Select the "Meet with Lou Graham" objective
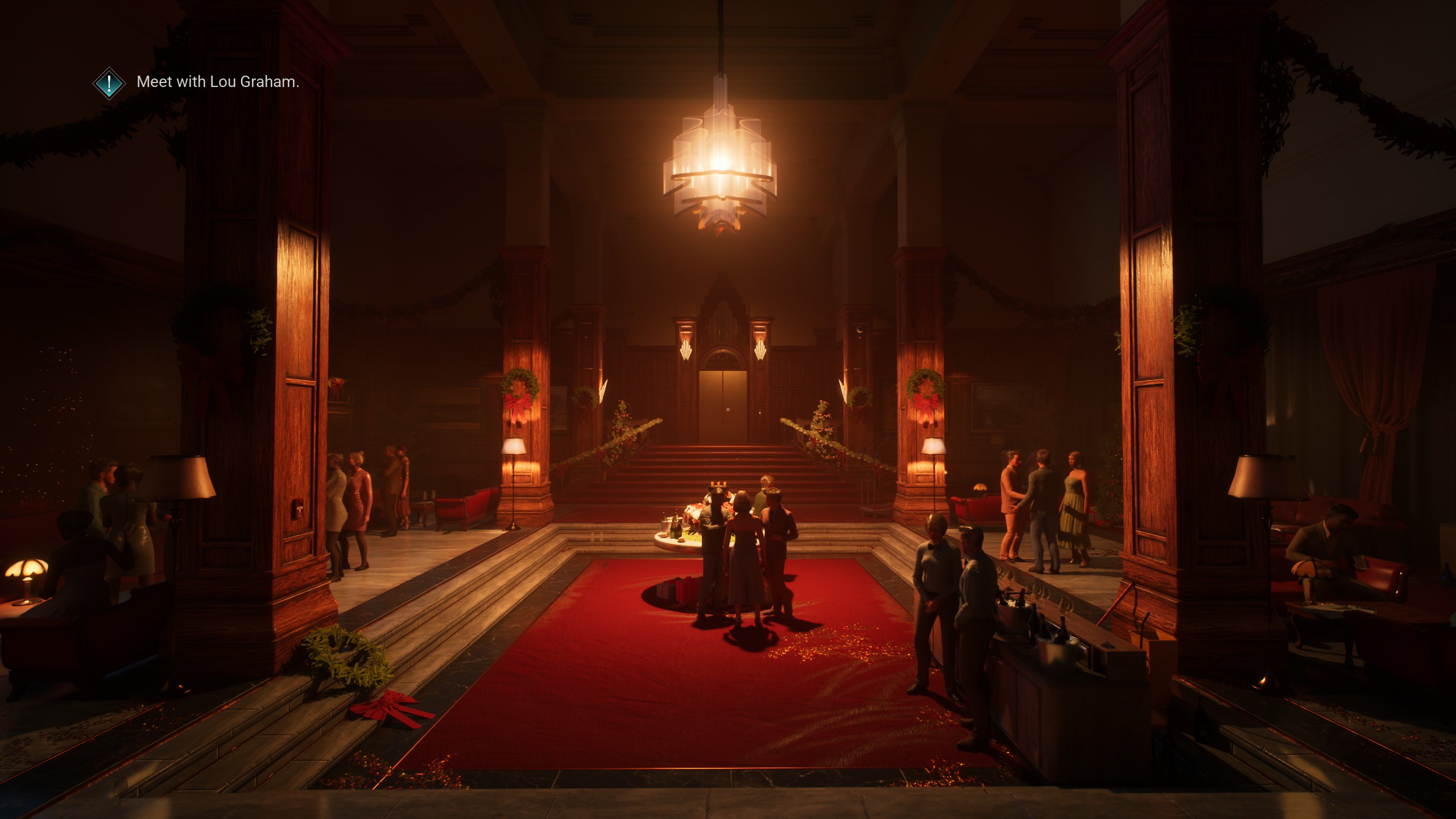Screen dimensions: 1456x819 pyautogui.click(x=218, y=82)
